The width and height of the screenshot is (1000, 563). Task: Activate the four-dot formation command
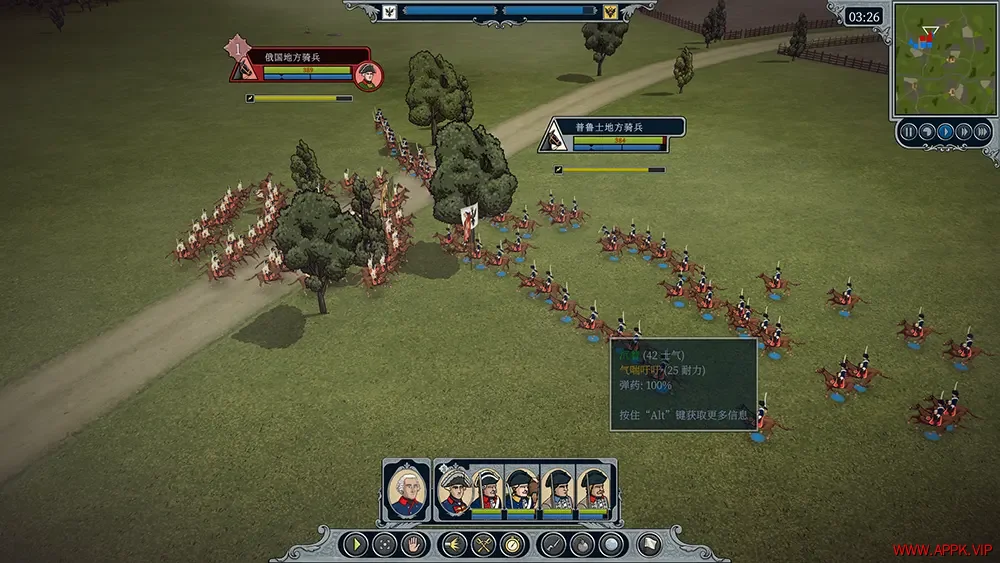(x=384, y=545)
